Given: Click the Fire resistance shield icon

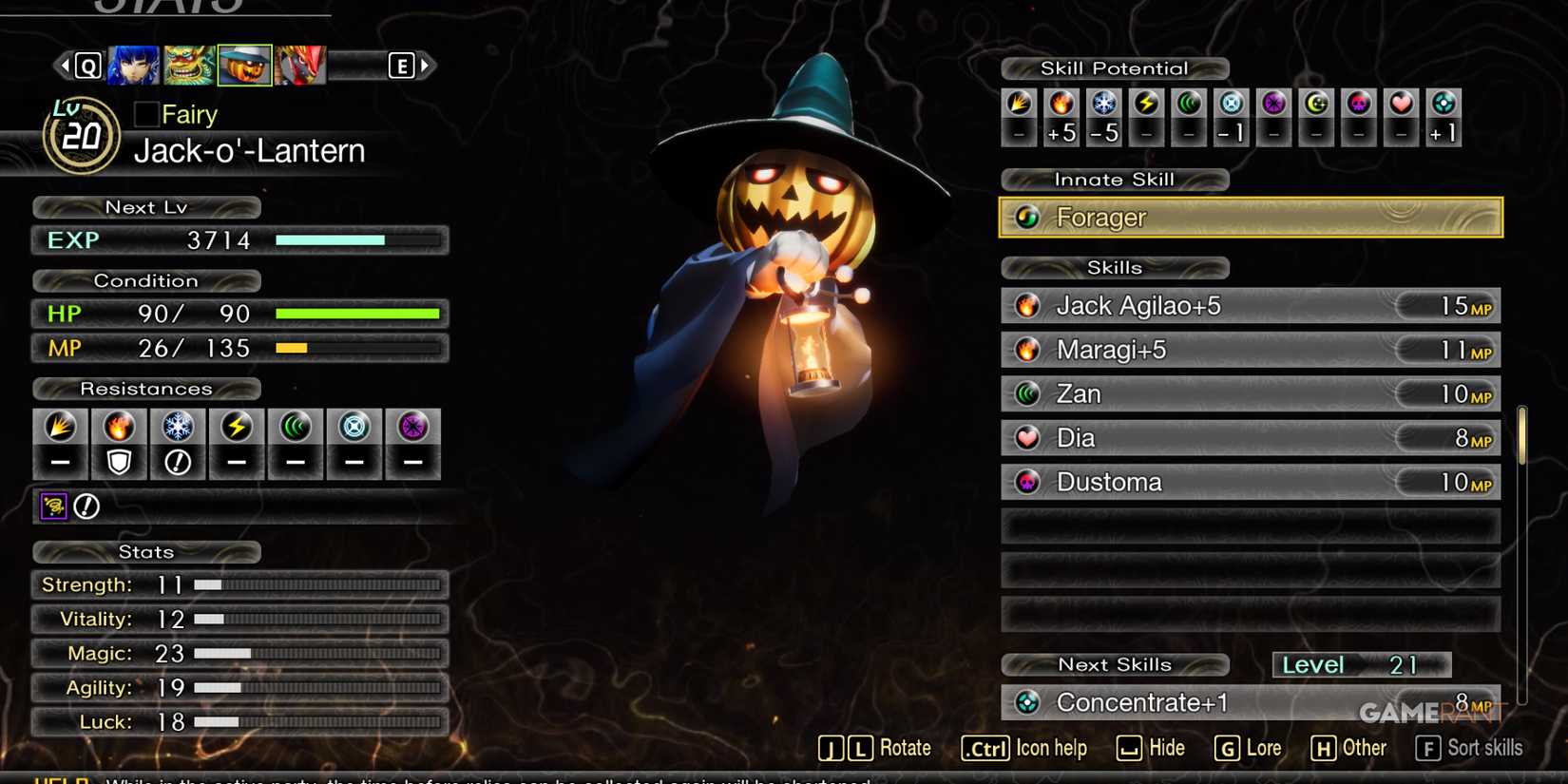Looking at the screenshot, I should (x=119, y=443).
